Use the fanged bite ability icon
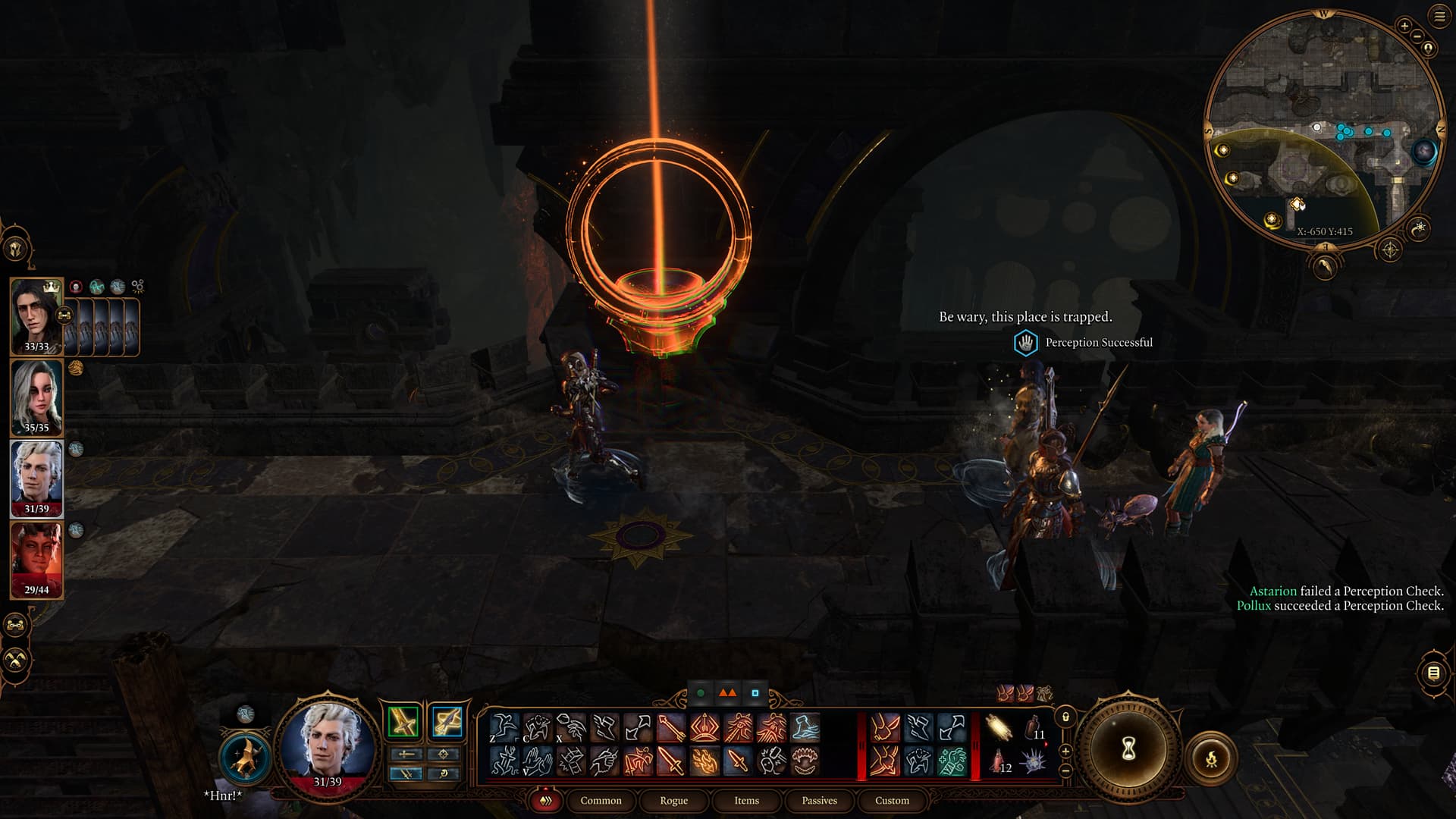This screenshot has width=1456, height=819. click(804, 761)
